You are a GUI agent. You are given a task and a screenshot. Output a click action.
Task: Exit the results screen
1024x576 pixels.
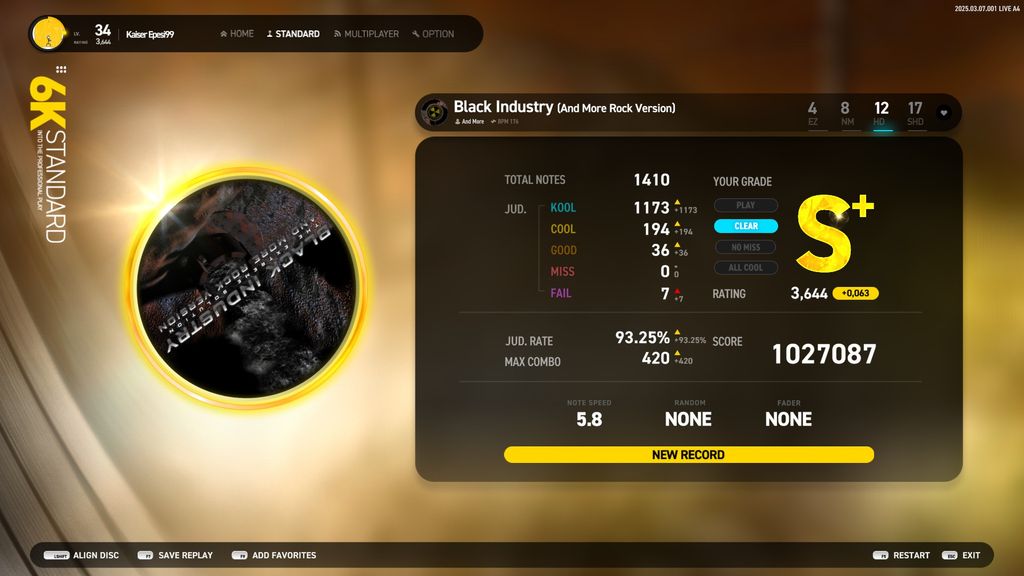pyautogui.click(x=961, y=555)
